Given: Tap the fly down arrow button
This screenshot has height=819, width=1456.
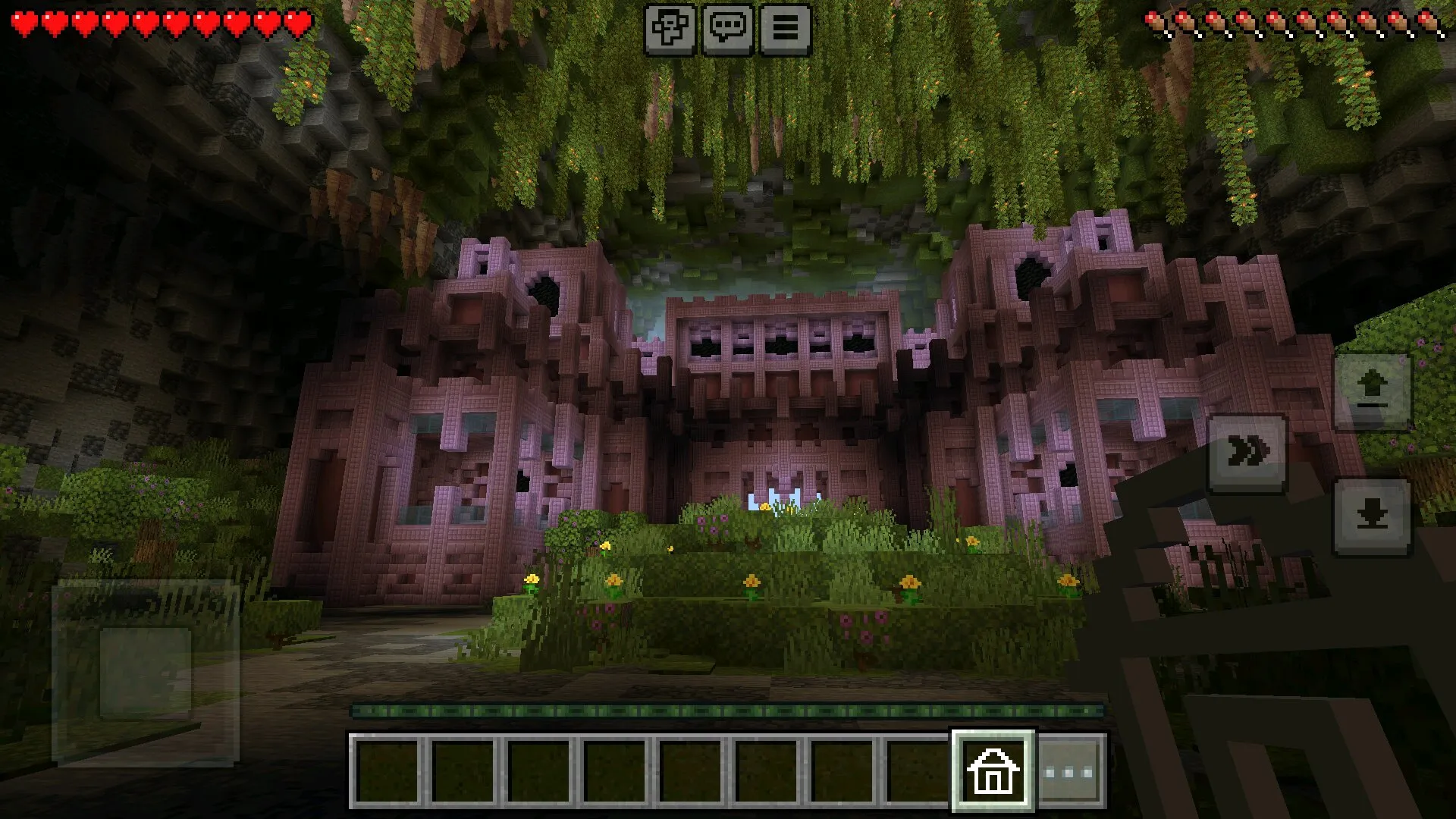Looking at the screenshot, I should tap(1372, 517).
